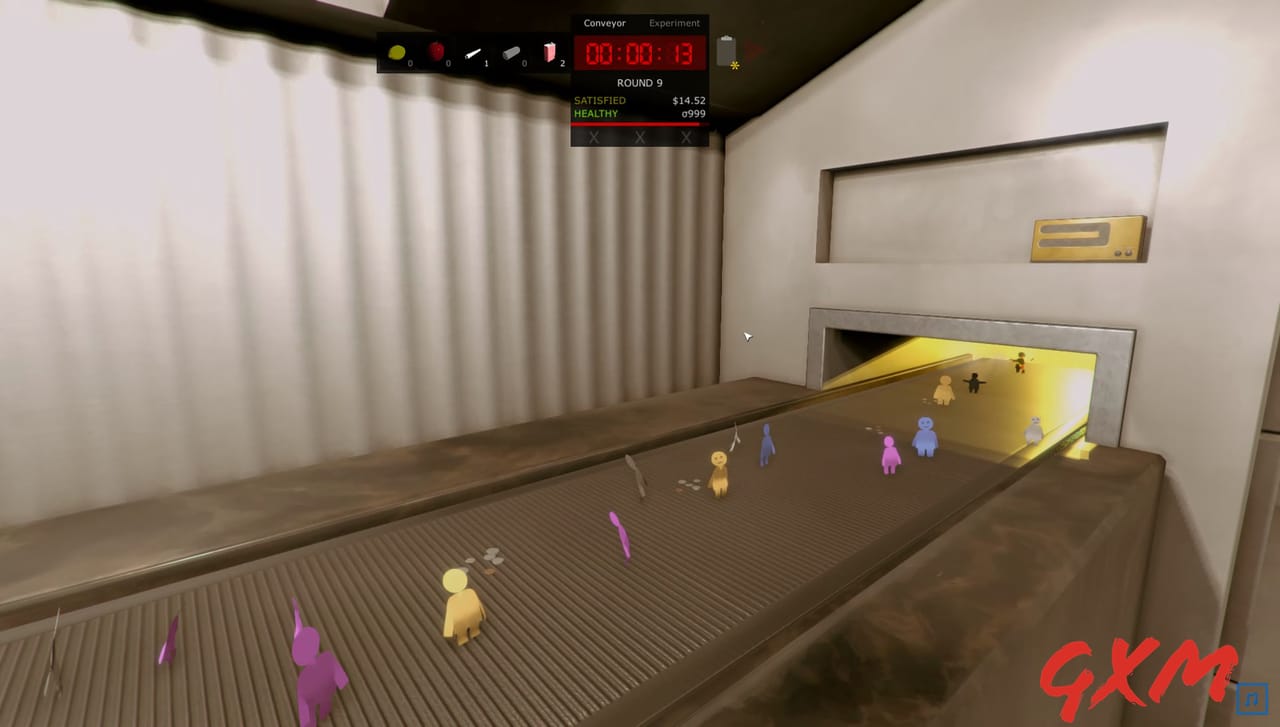This screenshot has width=1280, height=727.
Task: Click the rightmost X slot button
Action: [x=686, y=137]
